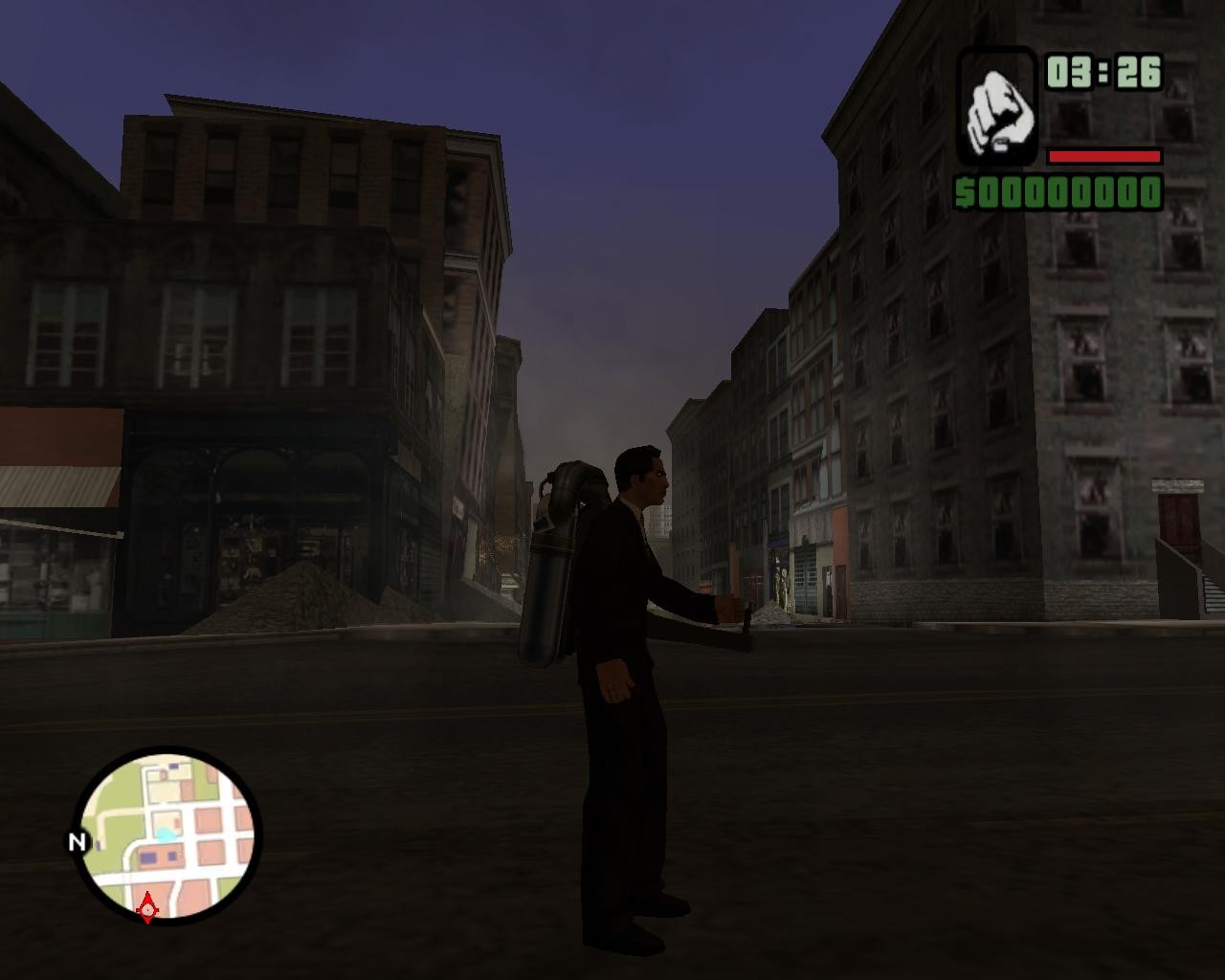The image size is (1225, 980).
Task: Select the fist weapon icon in HUD
Action: click(x=999, y=107)
